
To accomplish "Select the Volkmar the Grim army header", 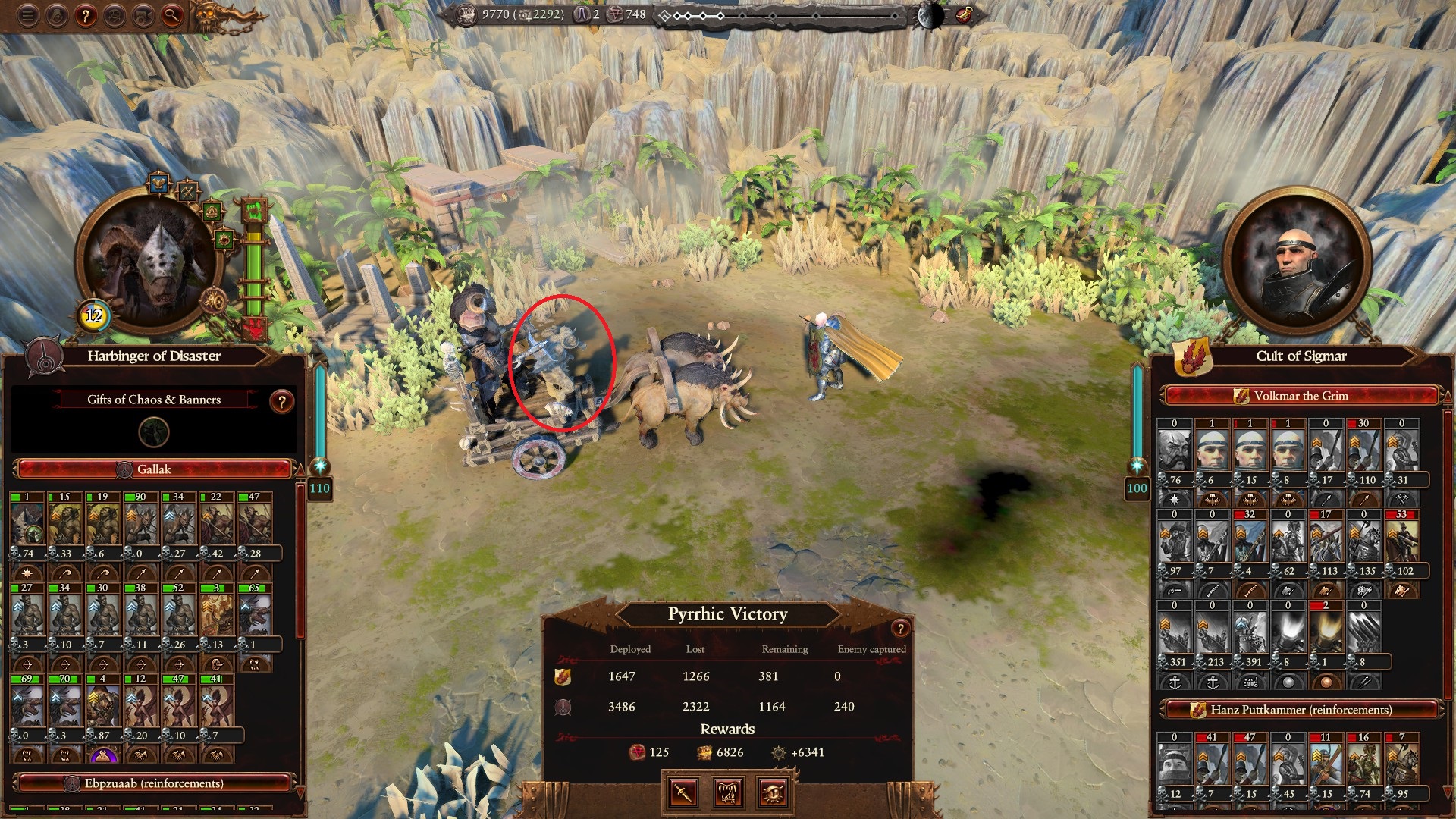I will click(1301, 396).
